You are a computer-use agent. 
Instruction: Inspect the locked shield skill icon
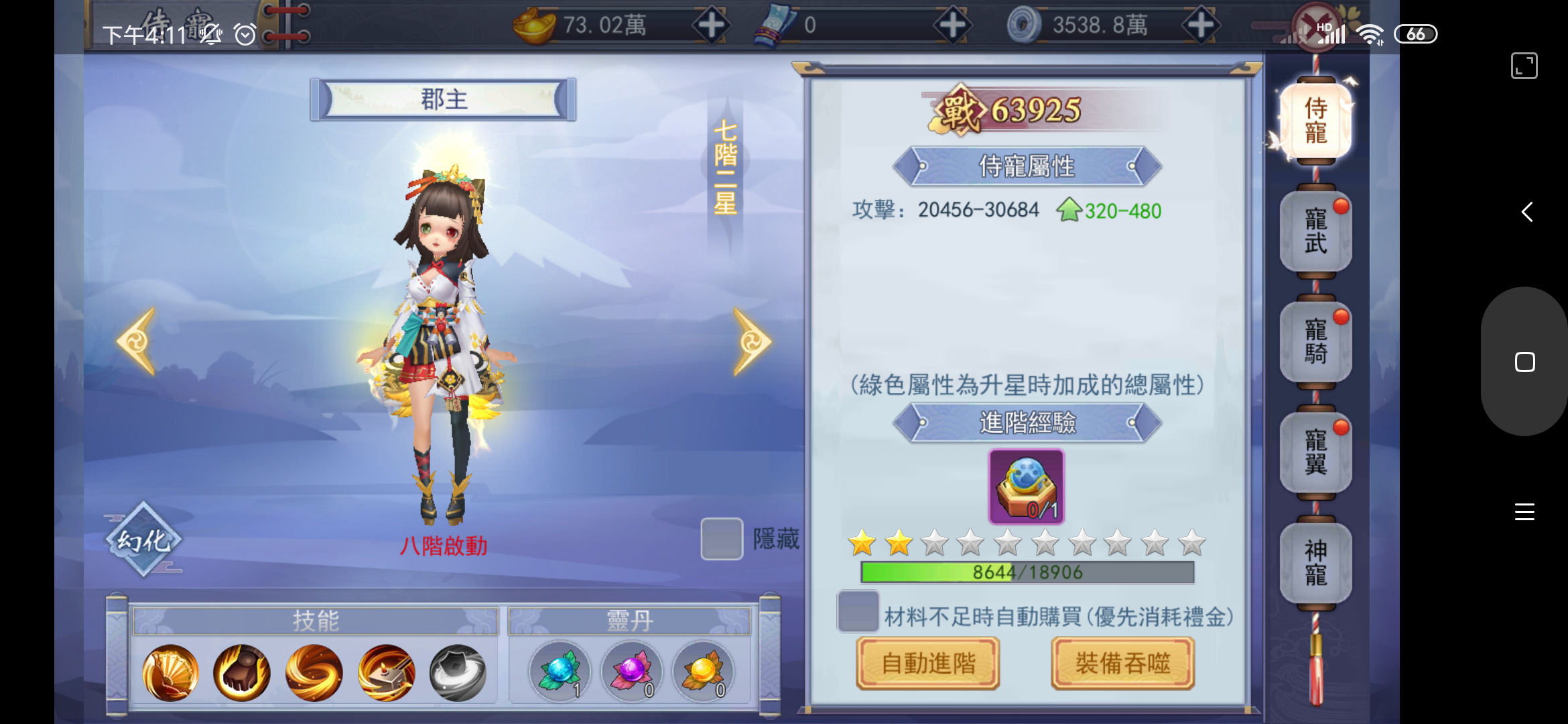(x=456, y=672)
